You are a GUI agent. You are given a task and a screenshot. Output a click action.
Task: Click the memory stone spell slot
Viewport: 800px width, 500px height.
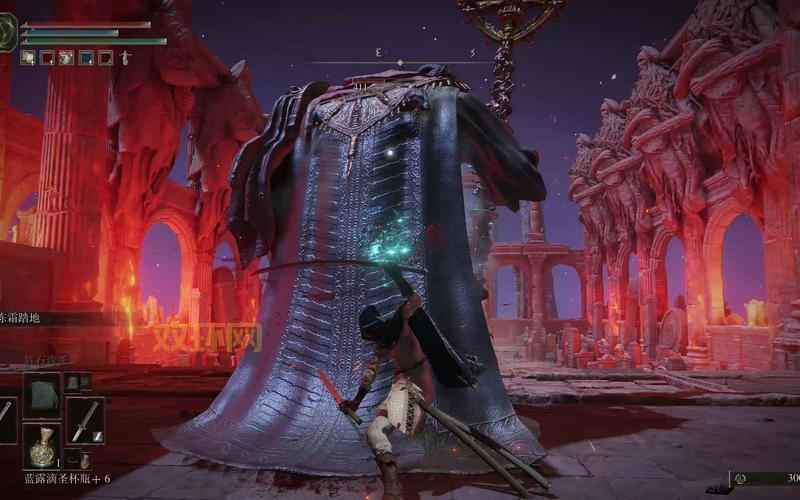tap(42, 395)
